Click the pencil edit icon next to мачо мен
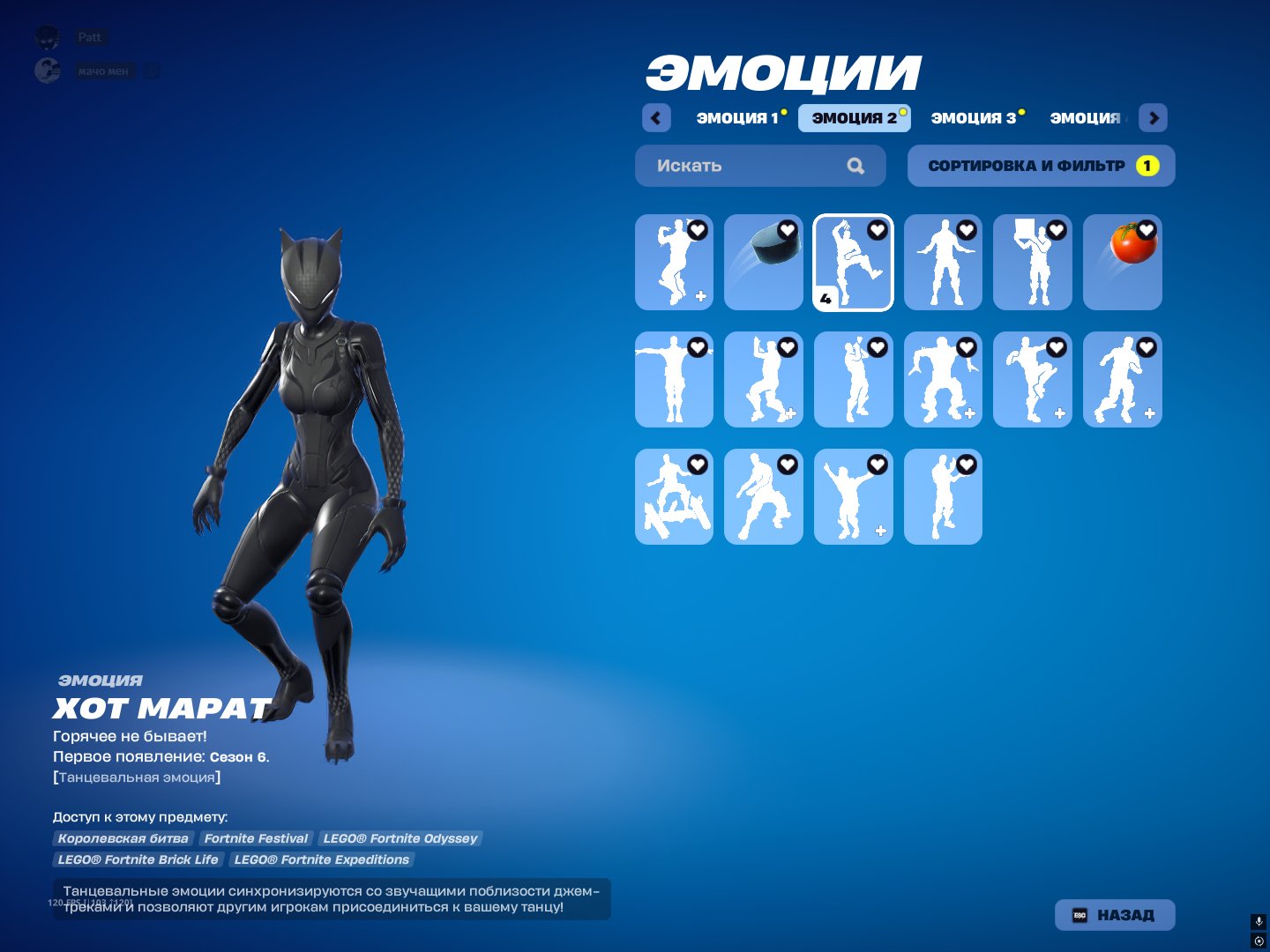1270x952 pixels. [152, 71]
